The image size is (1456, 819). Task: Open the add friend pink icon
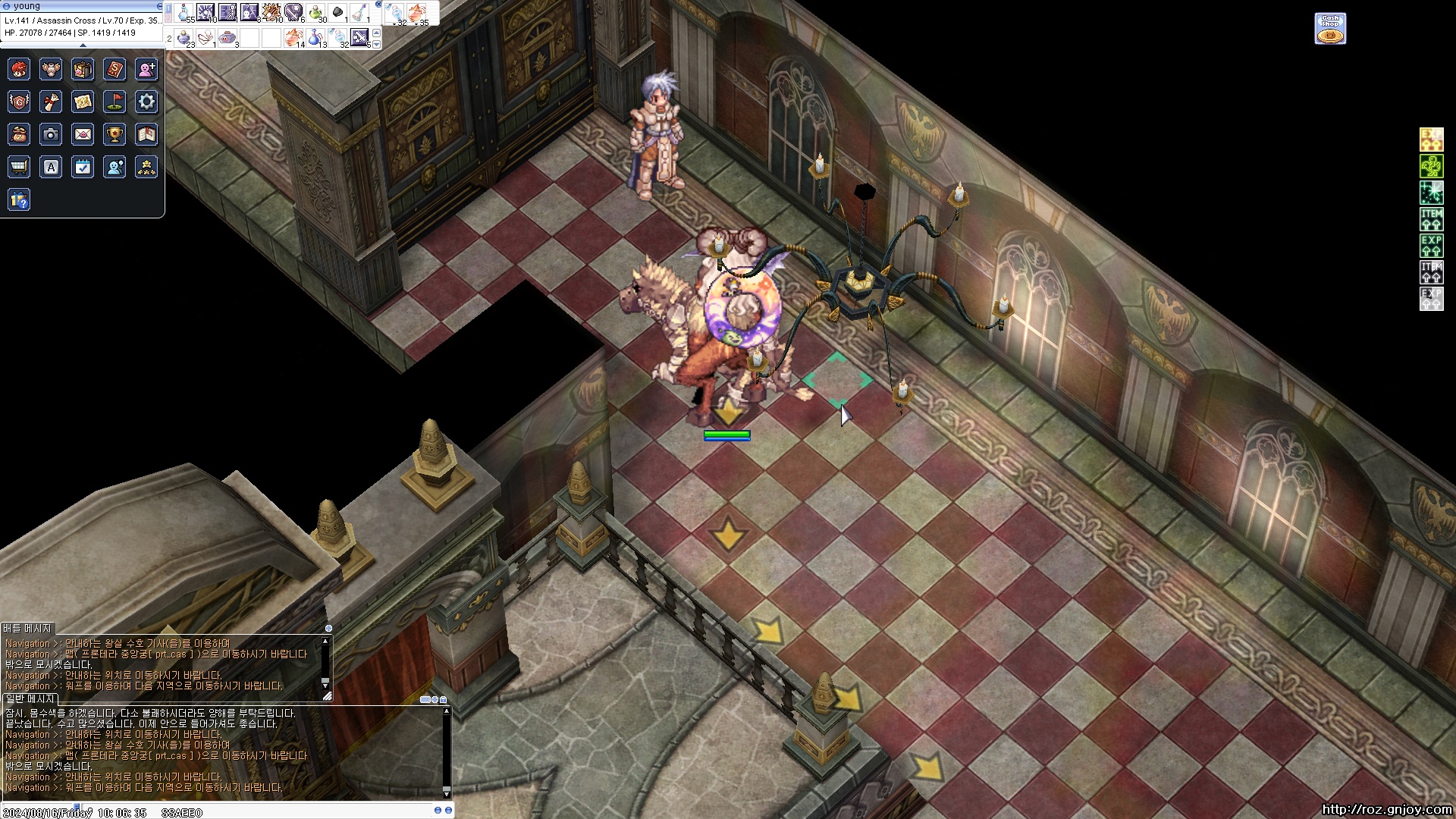146,70
